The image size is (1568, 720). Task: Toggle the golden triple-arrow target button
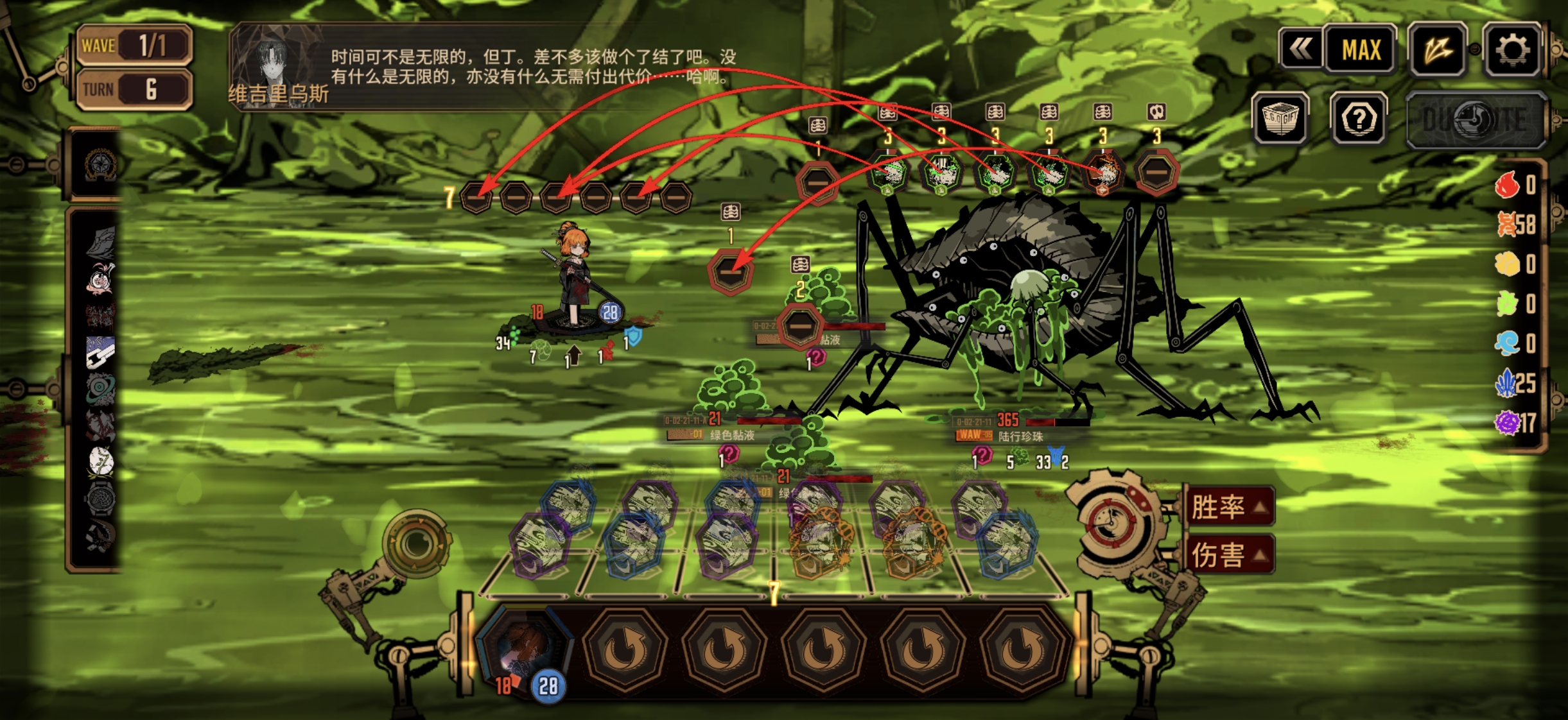1437,50
